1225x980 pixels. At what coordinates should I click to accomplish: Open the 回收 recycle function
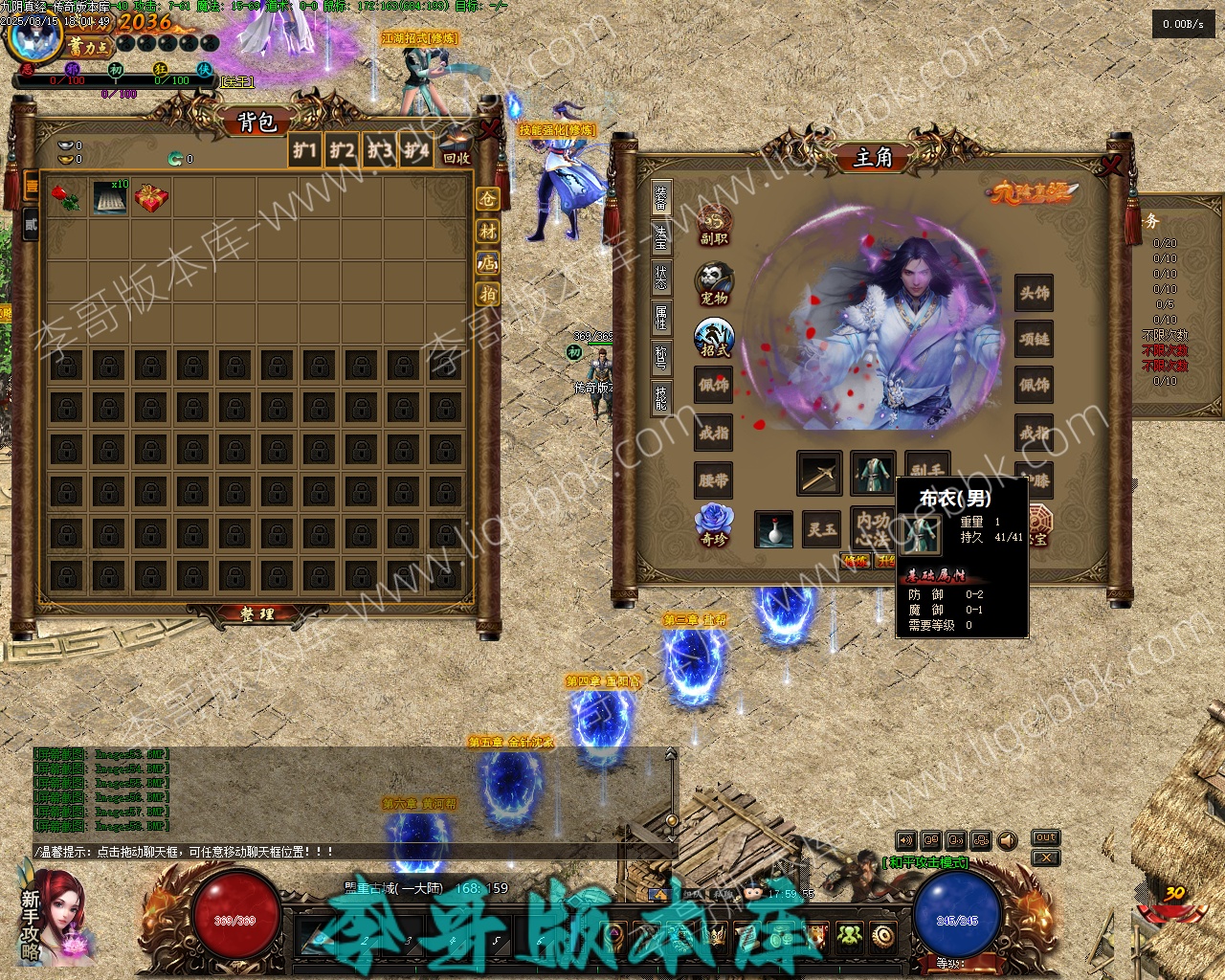click(x=457, y=157)
